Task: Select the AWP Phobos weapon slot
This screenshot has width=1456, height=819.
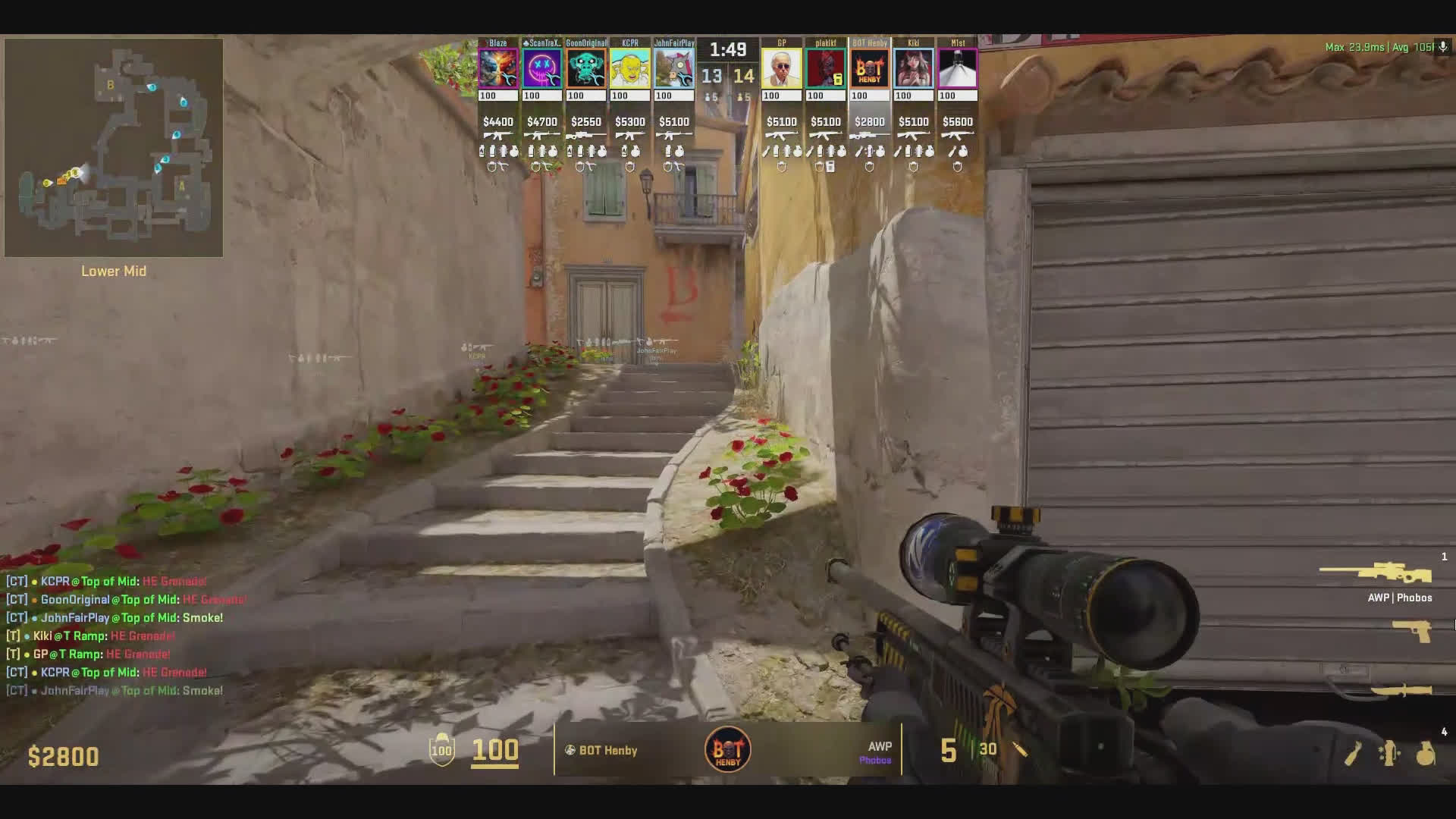Action: 1376,573
